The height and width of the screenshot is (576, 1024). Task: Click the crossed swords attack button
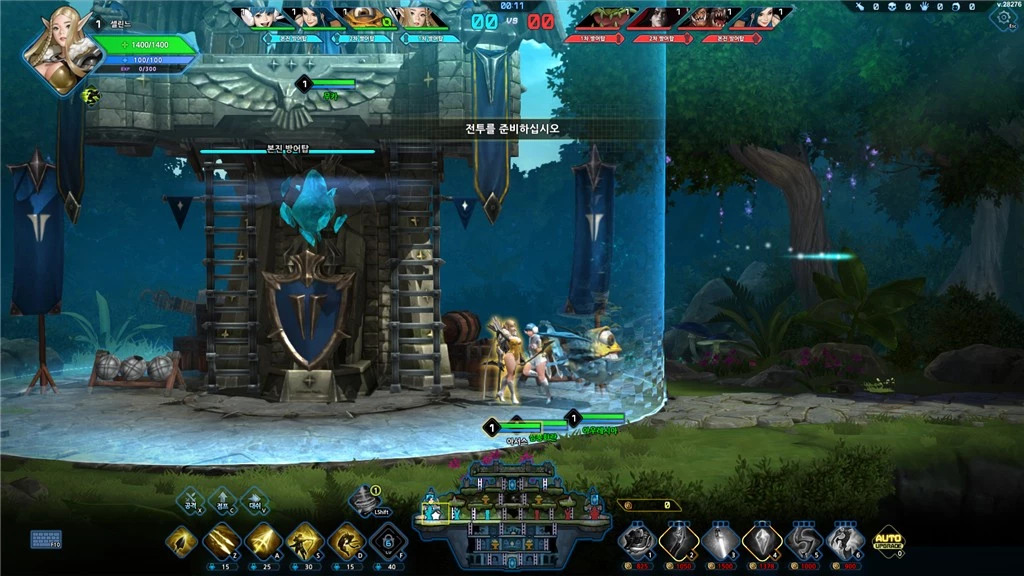190,500
